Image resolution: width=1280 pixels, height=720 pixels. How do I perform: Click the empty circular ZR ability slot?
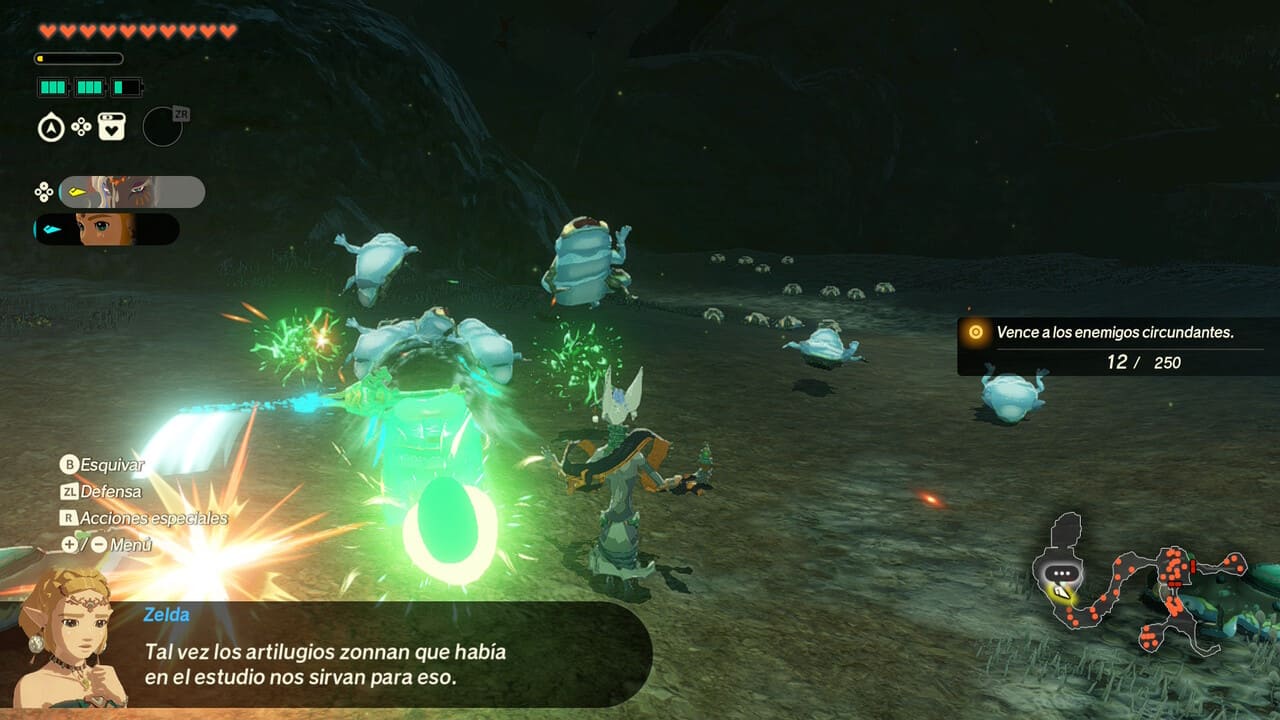pos(162,127)
